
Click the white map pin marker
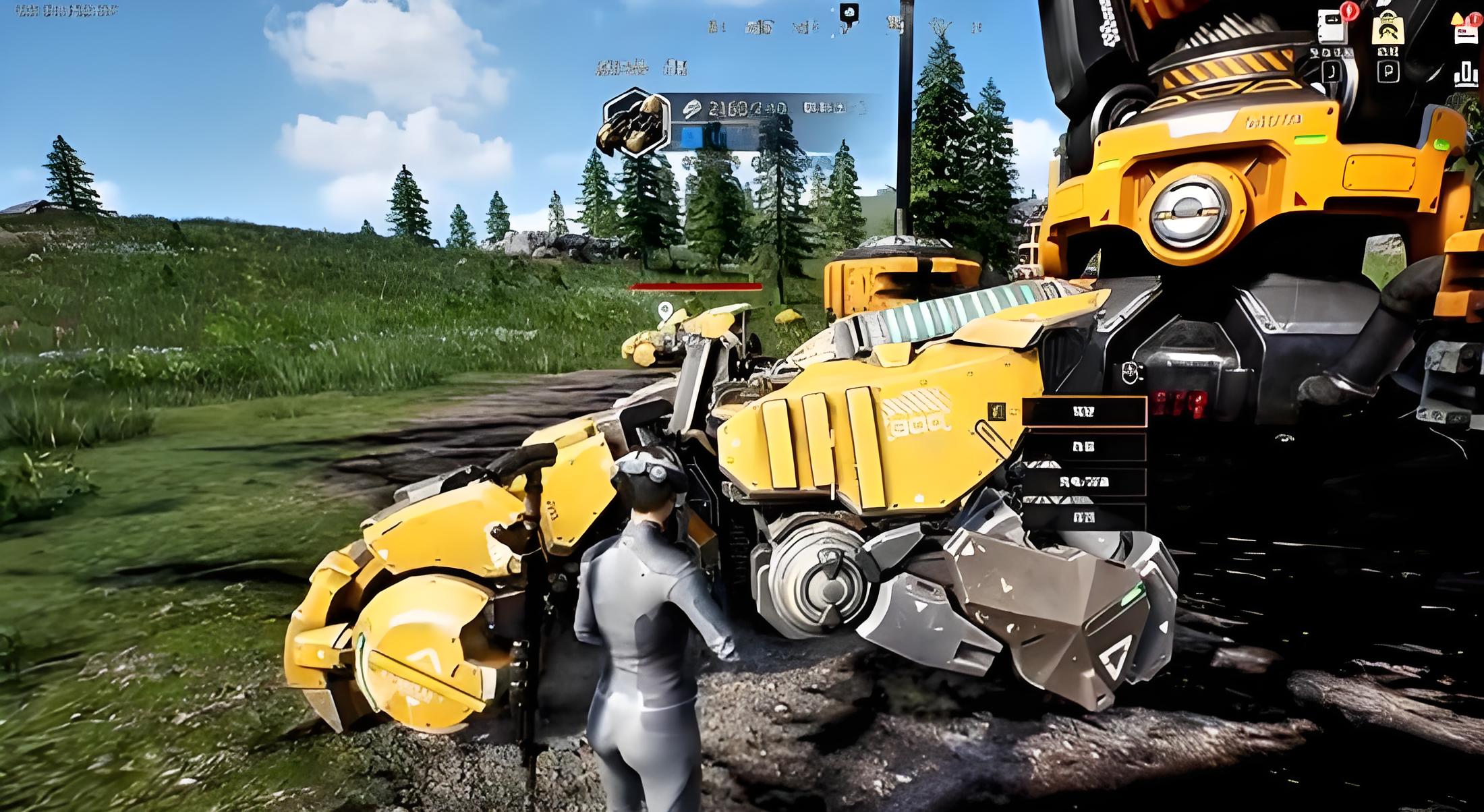(665, 311)
